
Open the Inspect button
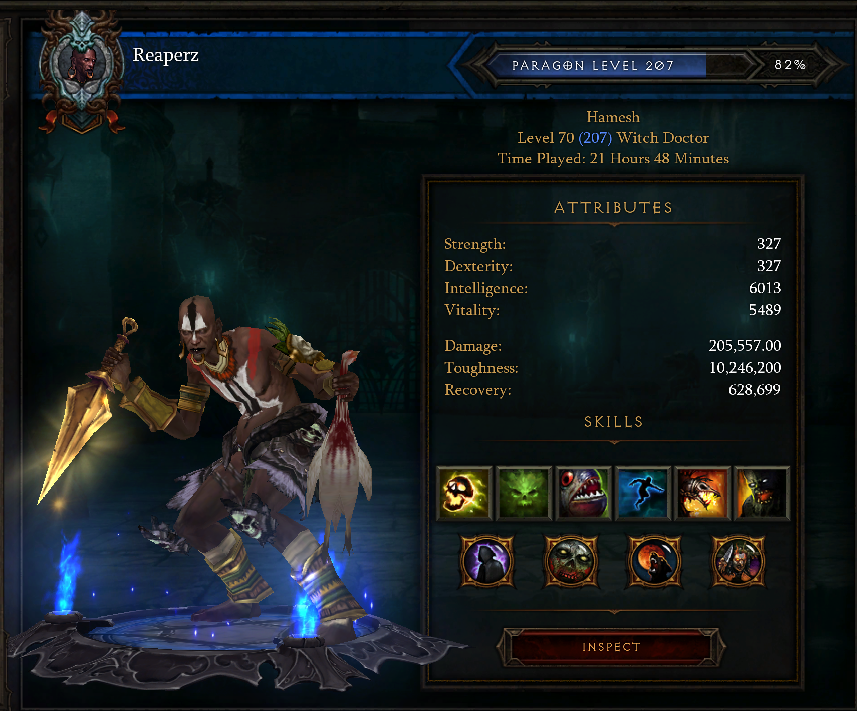(611, 647)
